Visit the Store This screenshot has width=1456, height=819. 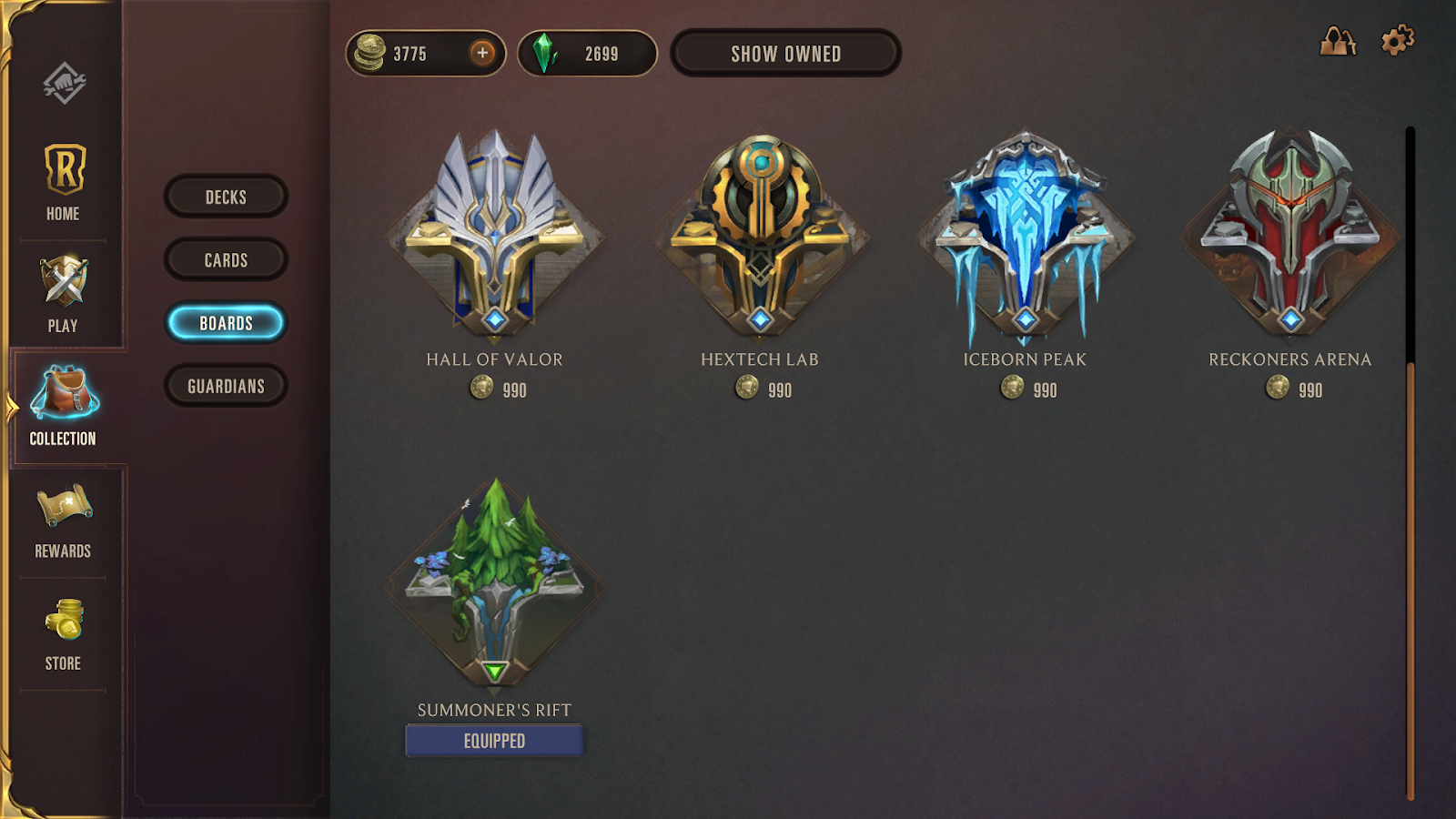click(64, 633)
